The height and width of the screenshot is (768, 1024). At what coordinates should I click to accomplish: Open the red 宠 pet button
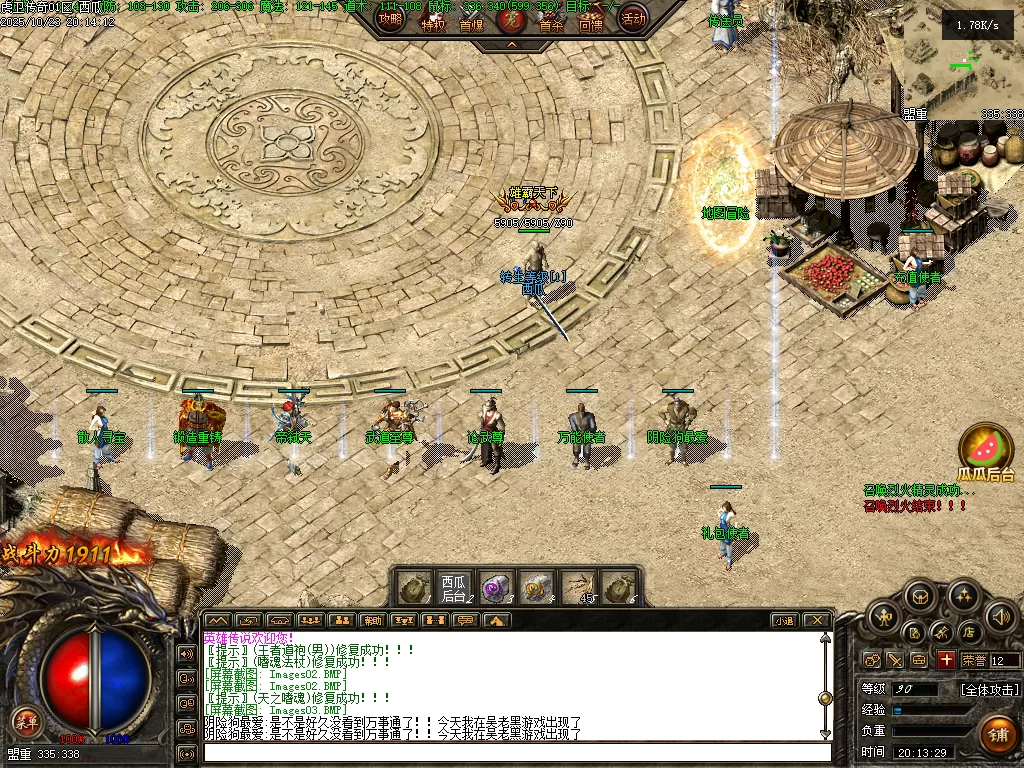coord(511,18)
